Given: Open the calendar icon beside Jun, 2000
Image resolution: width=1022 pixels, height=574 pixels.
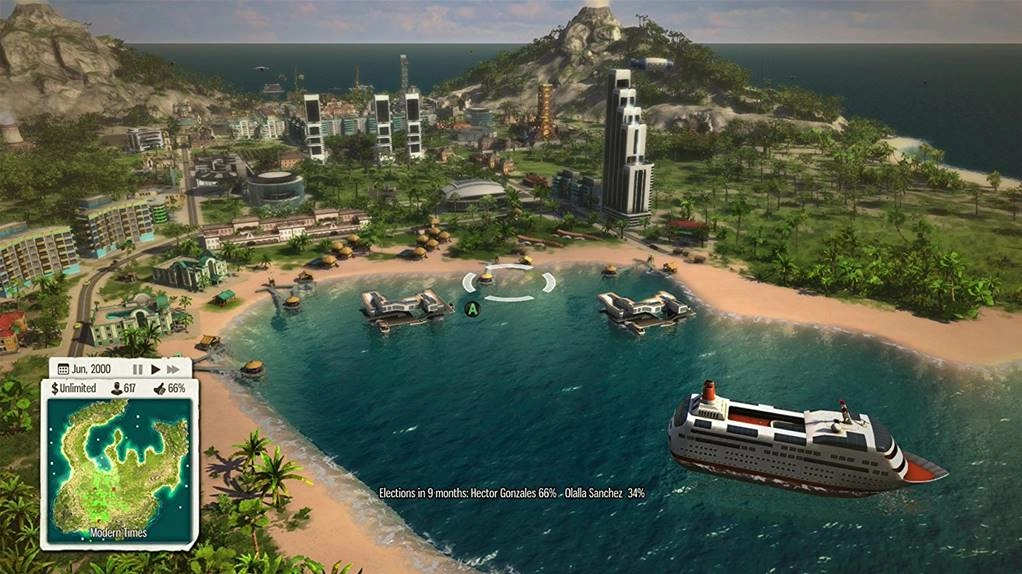Looking at the screenshot, I should point(63,369).
